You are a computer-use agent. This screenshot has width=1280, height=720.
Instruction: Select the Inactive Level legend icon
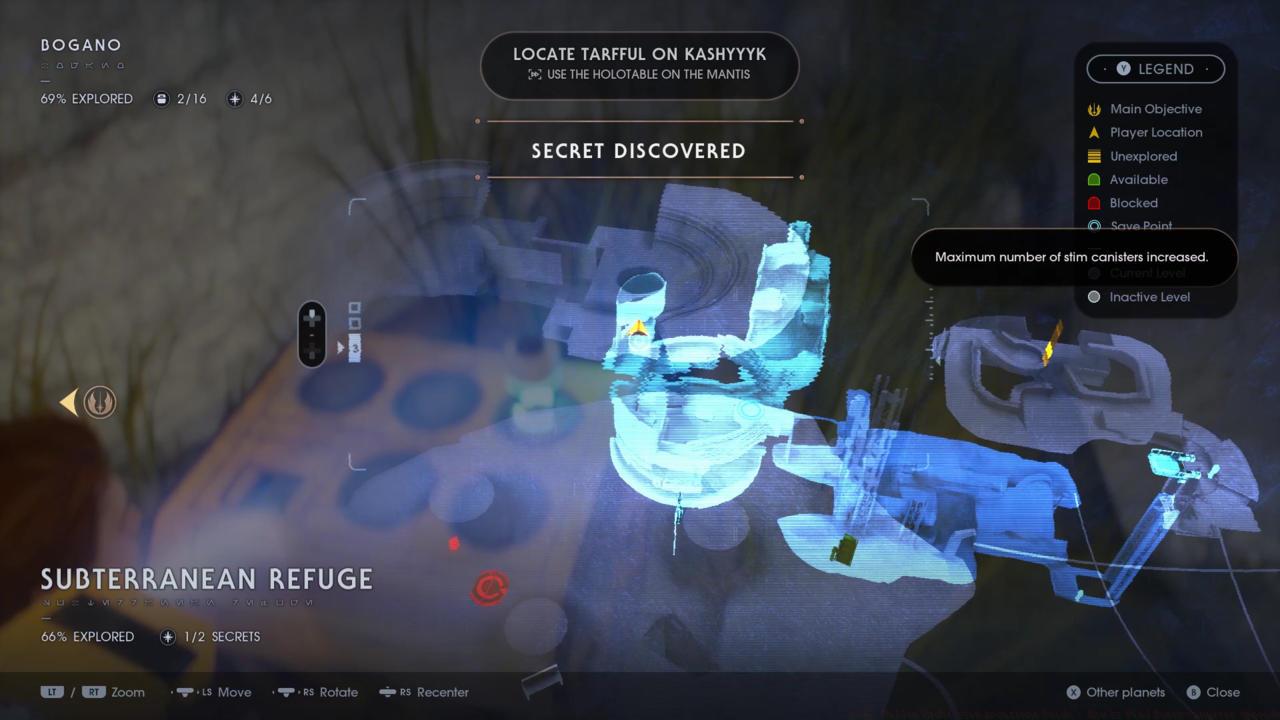[1094, 297]
